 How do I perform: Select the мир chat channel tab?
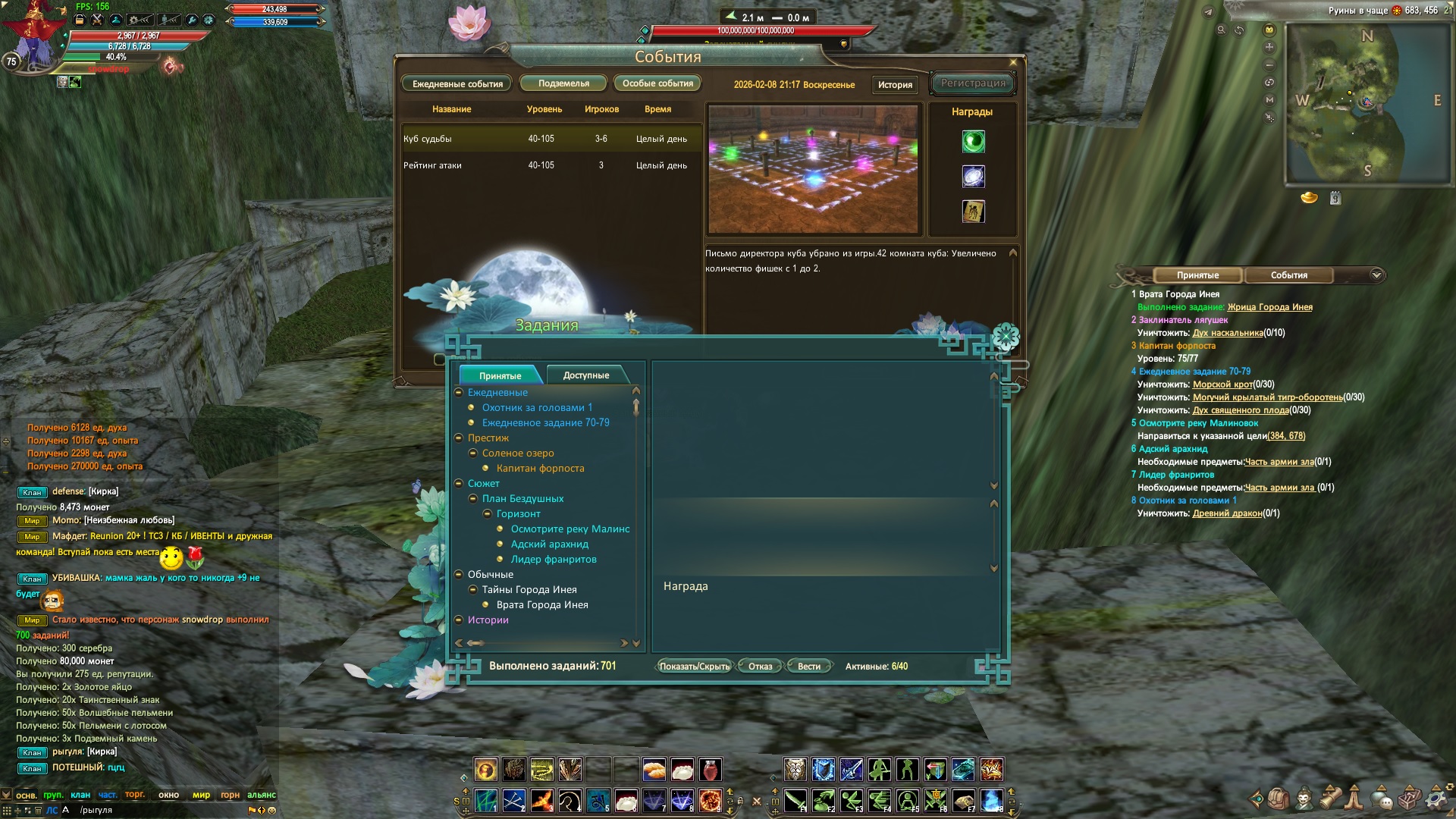pos(201,795)
